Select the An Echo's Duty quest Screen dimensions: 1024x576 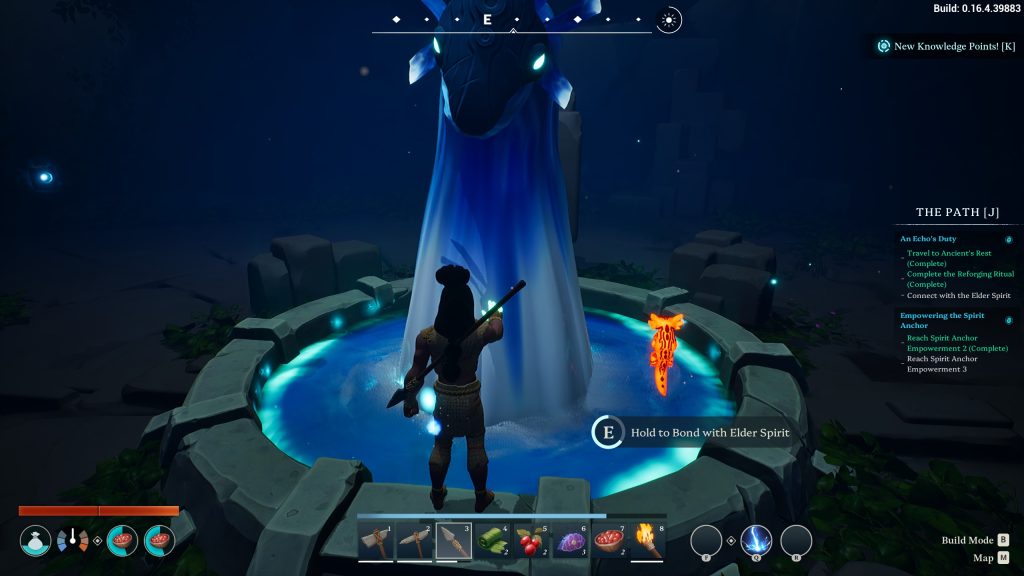[x=928, y=239]
